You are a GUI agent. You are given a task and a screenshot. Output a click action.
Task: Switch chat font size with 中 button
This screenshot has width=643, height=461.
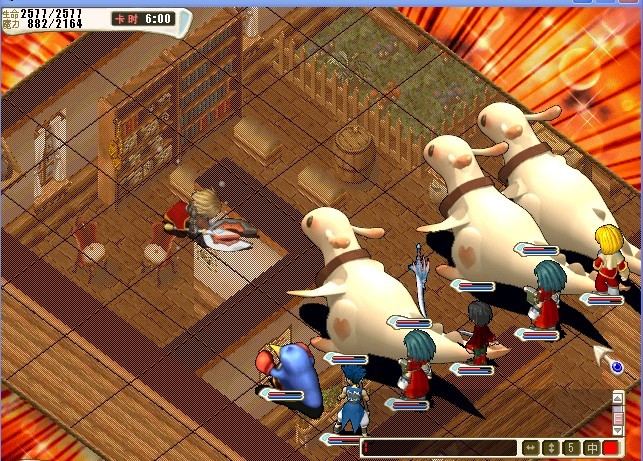[591, 448]
